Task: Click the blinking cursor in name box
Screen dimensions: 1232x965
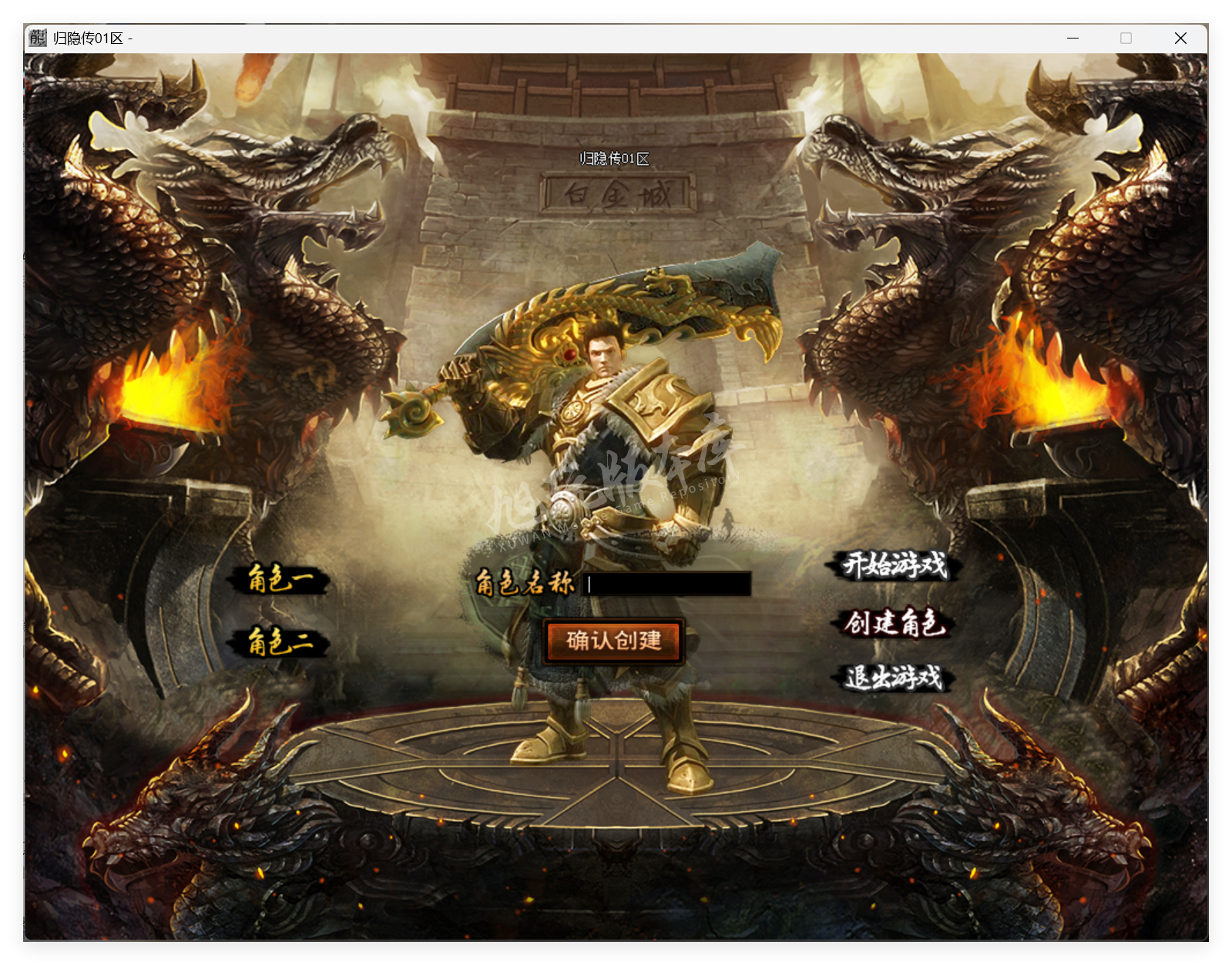Action: [x=588, y=585]
